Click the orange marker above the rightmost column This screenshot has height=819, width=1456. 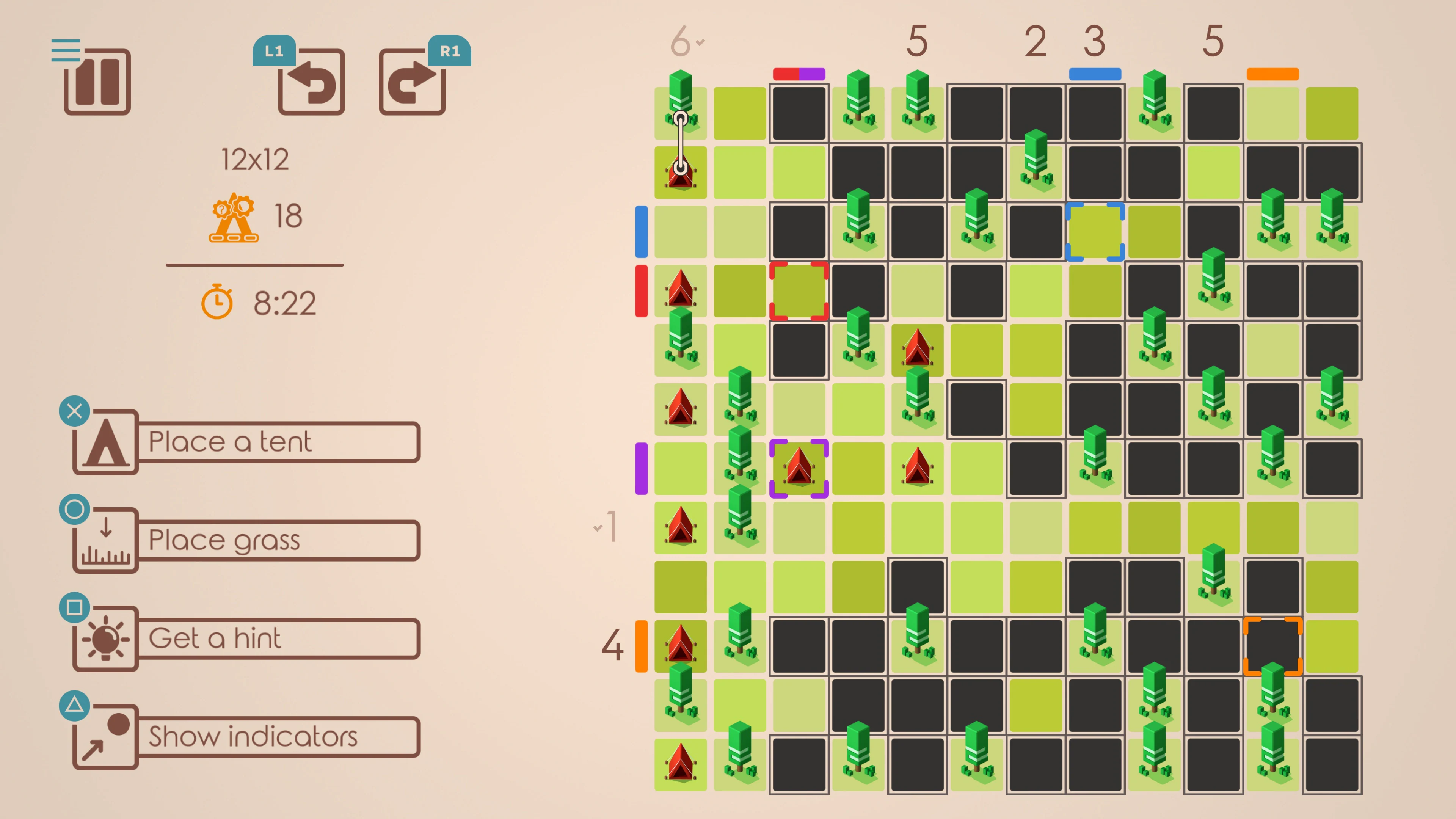click(1272, 74)
